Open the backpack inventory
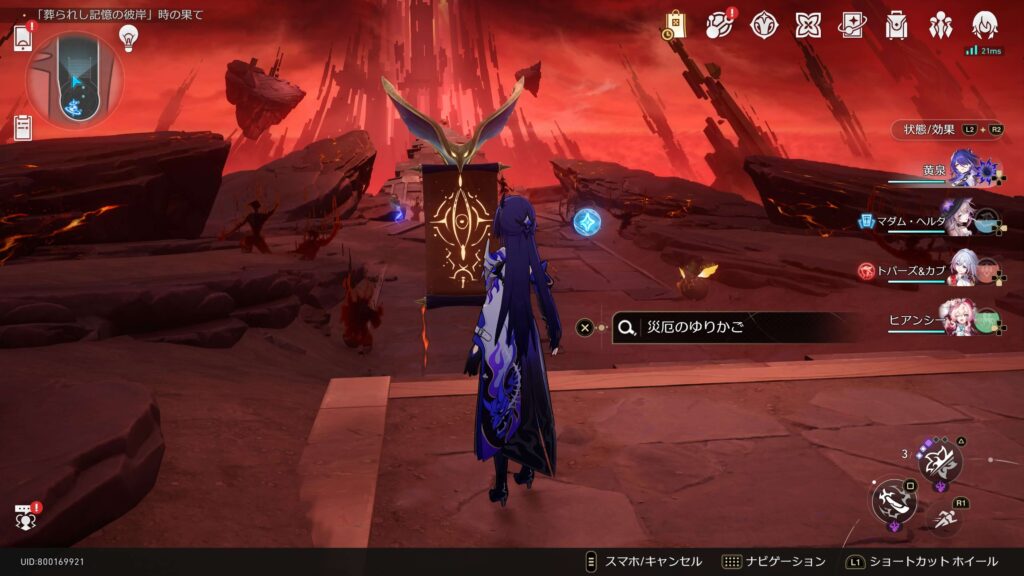Viewport: 1024px width, 576px height. point(896,25)
